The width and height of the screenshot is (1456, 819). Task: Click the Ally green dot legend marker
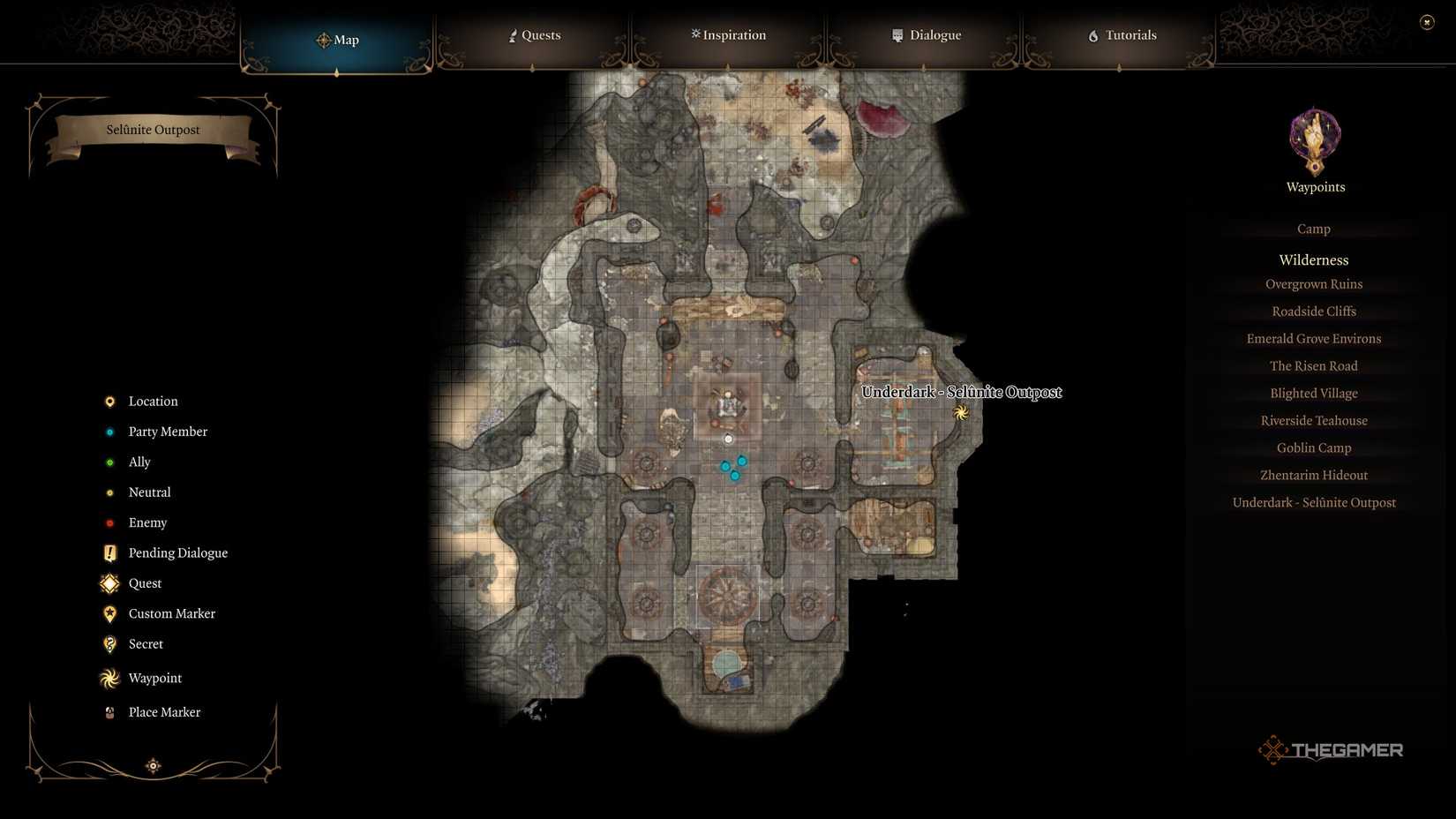109,462
